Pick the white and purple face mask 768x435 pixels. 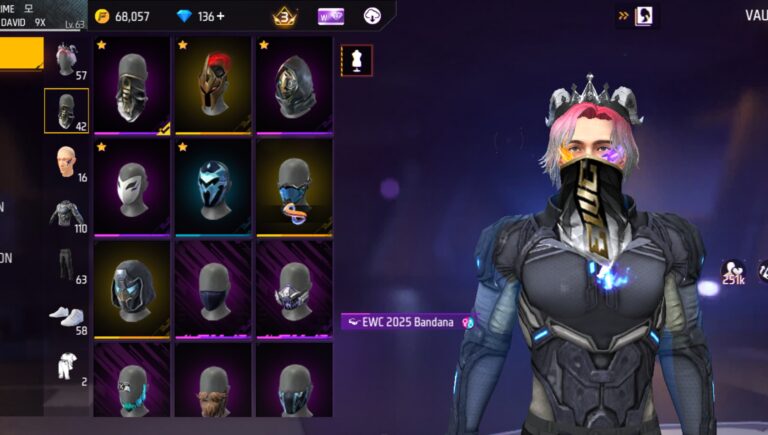click(131, 186)
